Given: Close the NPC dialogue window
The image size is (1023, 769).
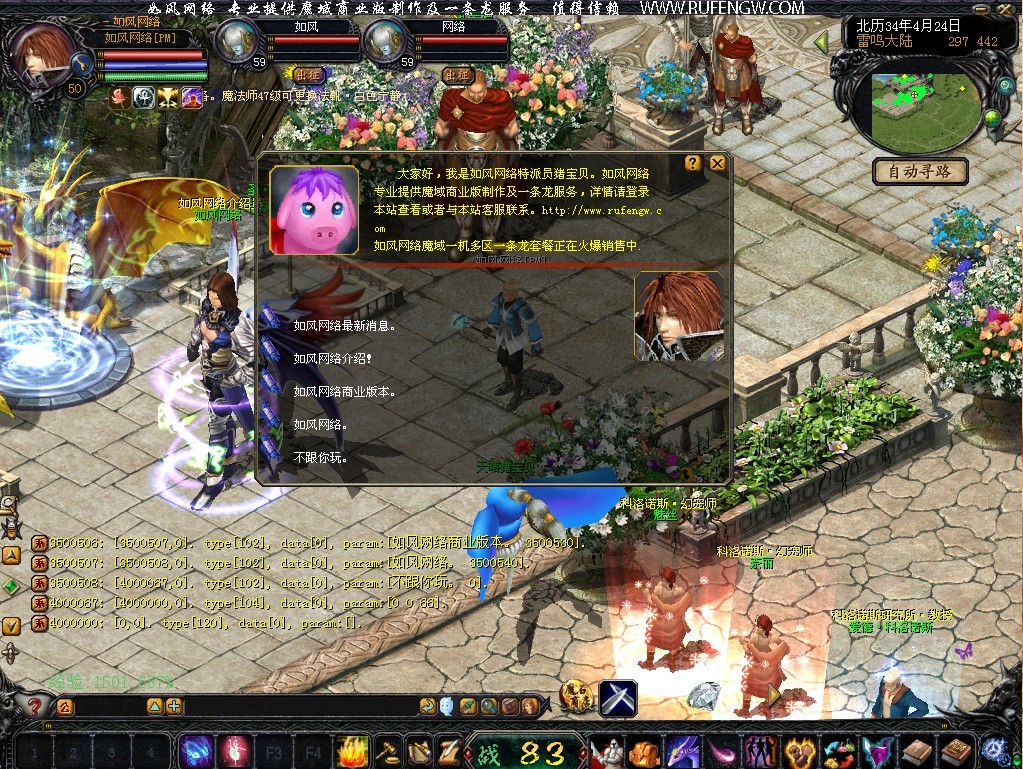Looking at the screenshot, I should click(717, 163).
